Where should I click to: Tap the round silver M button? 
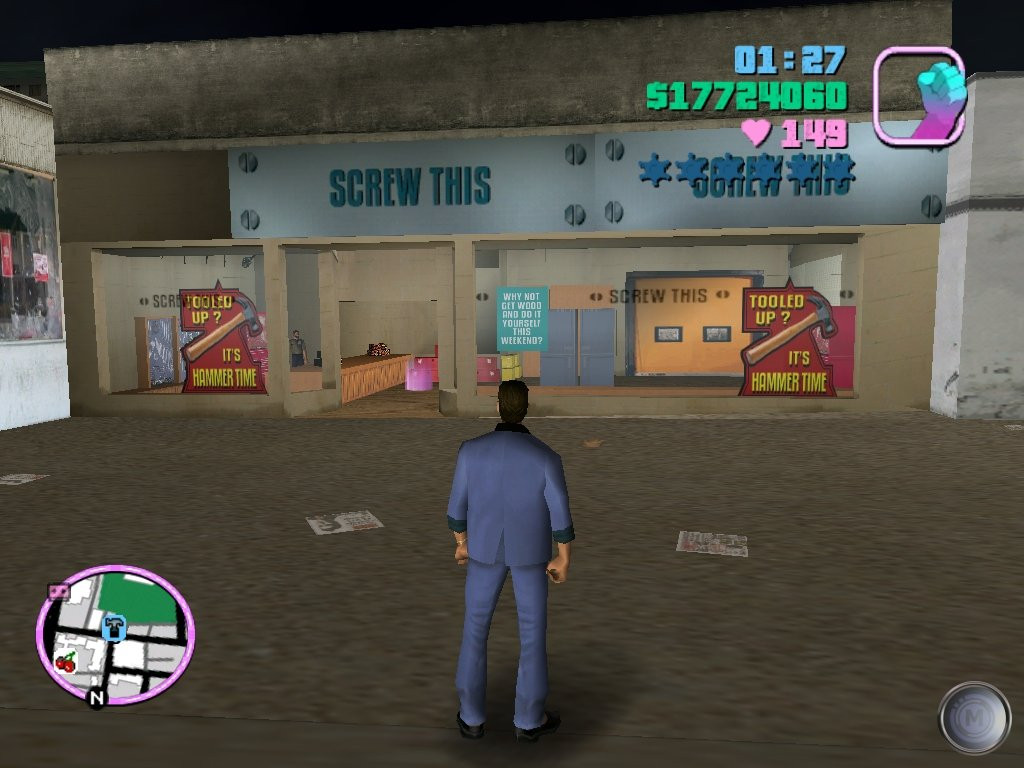click(x=974, y=717)
